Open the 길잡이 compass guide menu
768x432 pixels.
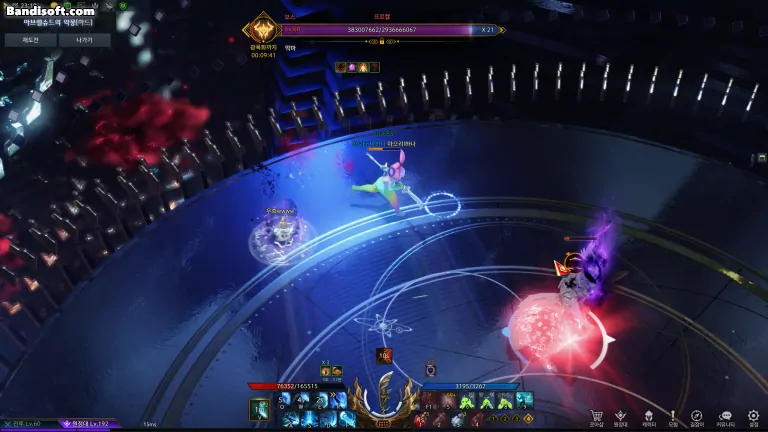click(697, 416)
